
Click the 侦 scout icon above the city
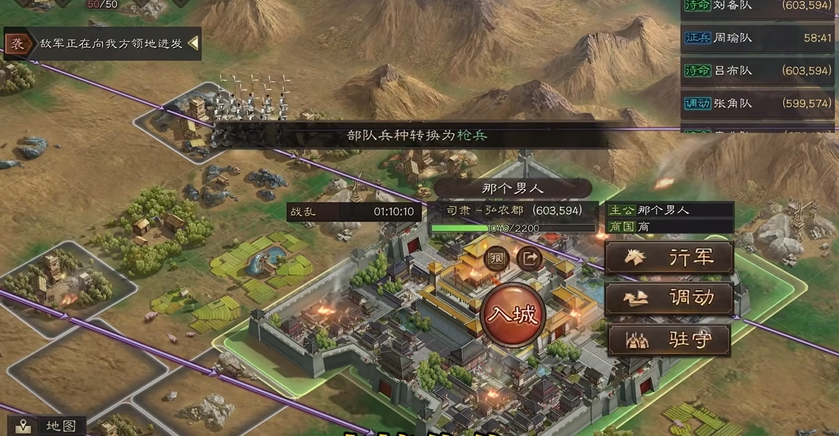pyautogui.click(x=497, y=258)
